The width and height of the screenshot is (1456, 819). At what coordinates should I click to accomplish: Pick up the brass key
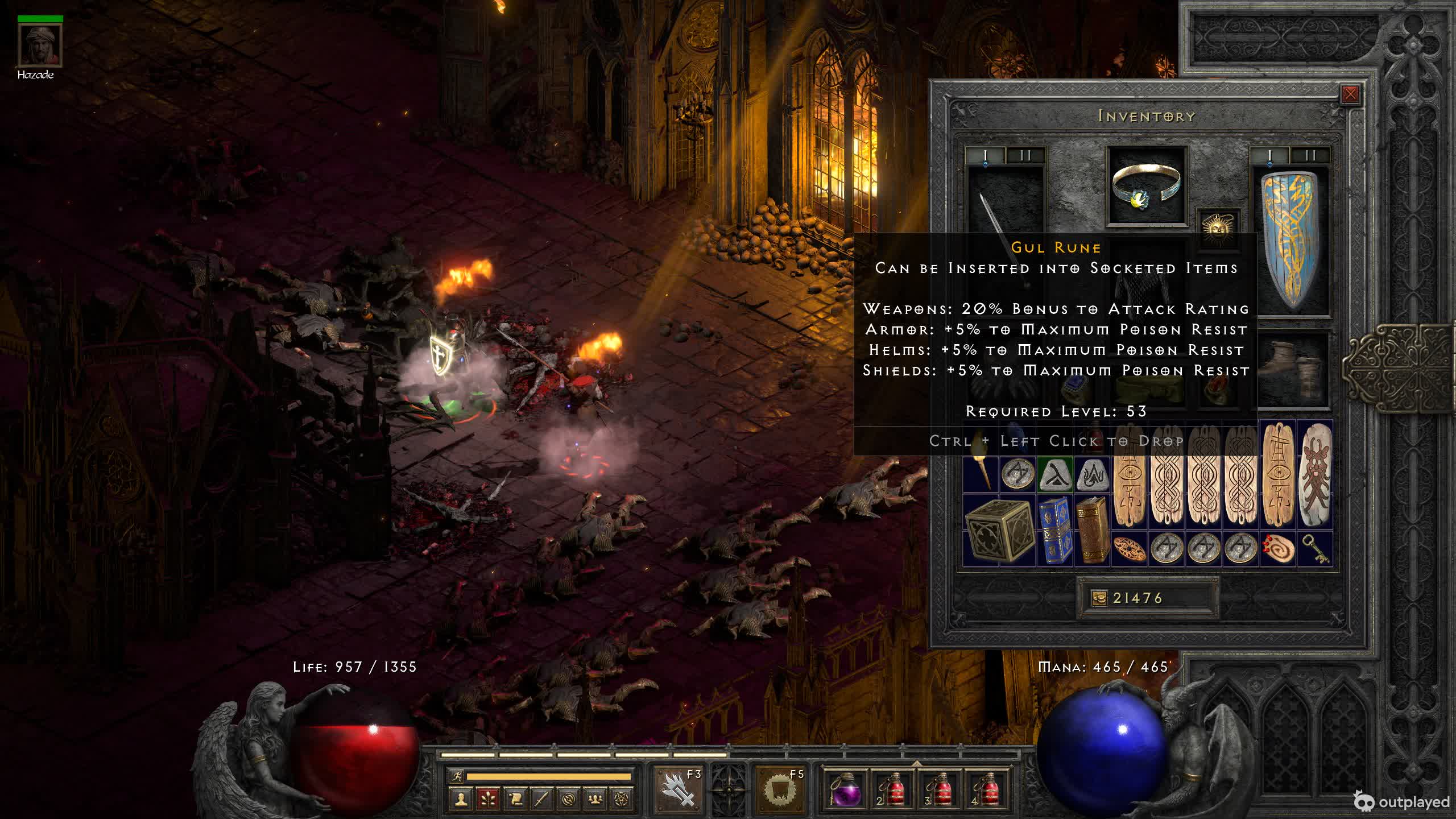1315,549
